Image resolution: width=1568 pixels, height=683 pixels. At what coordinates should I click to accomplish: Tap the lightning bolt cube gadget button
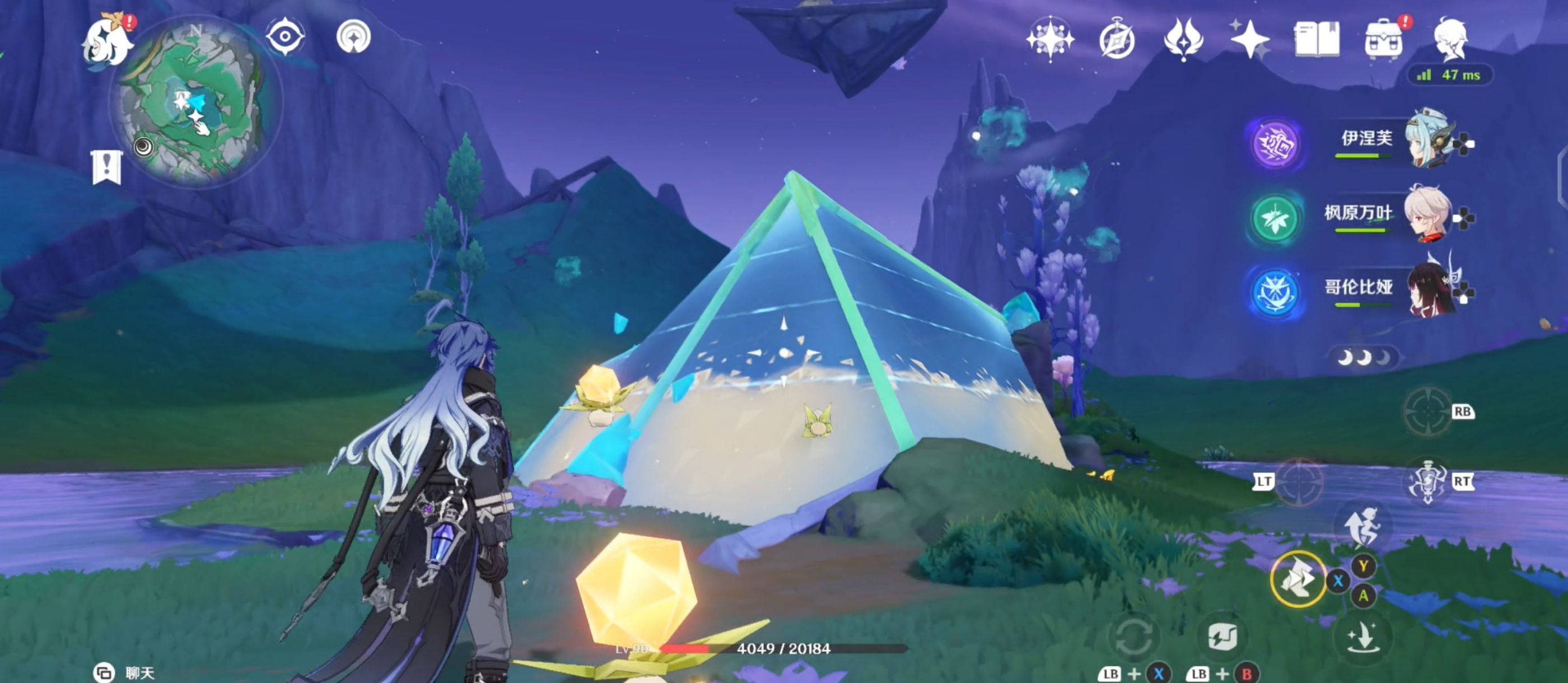coord(1222,637)
